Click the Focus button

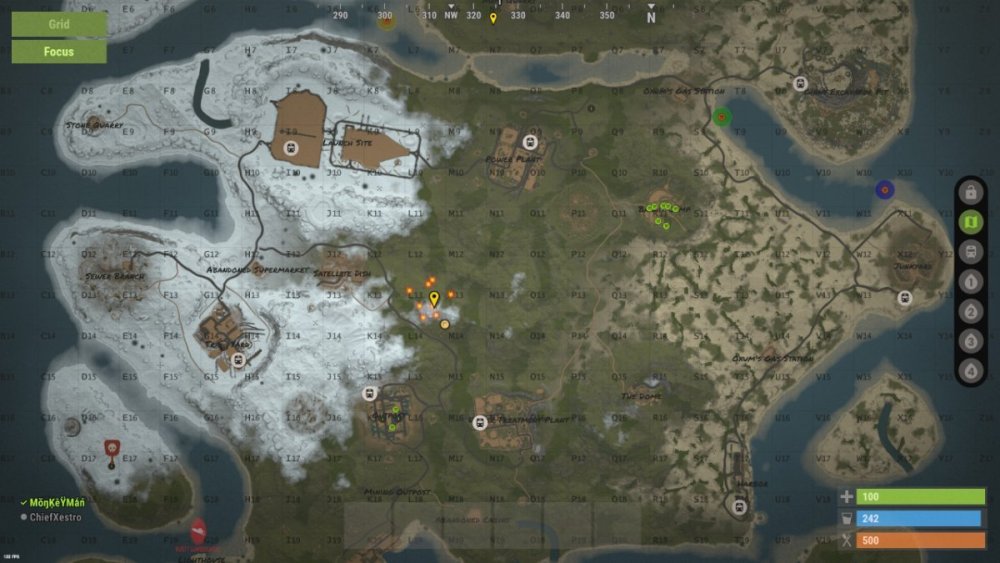point(59,51)
